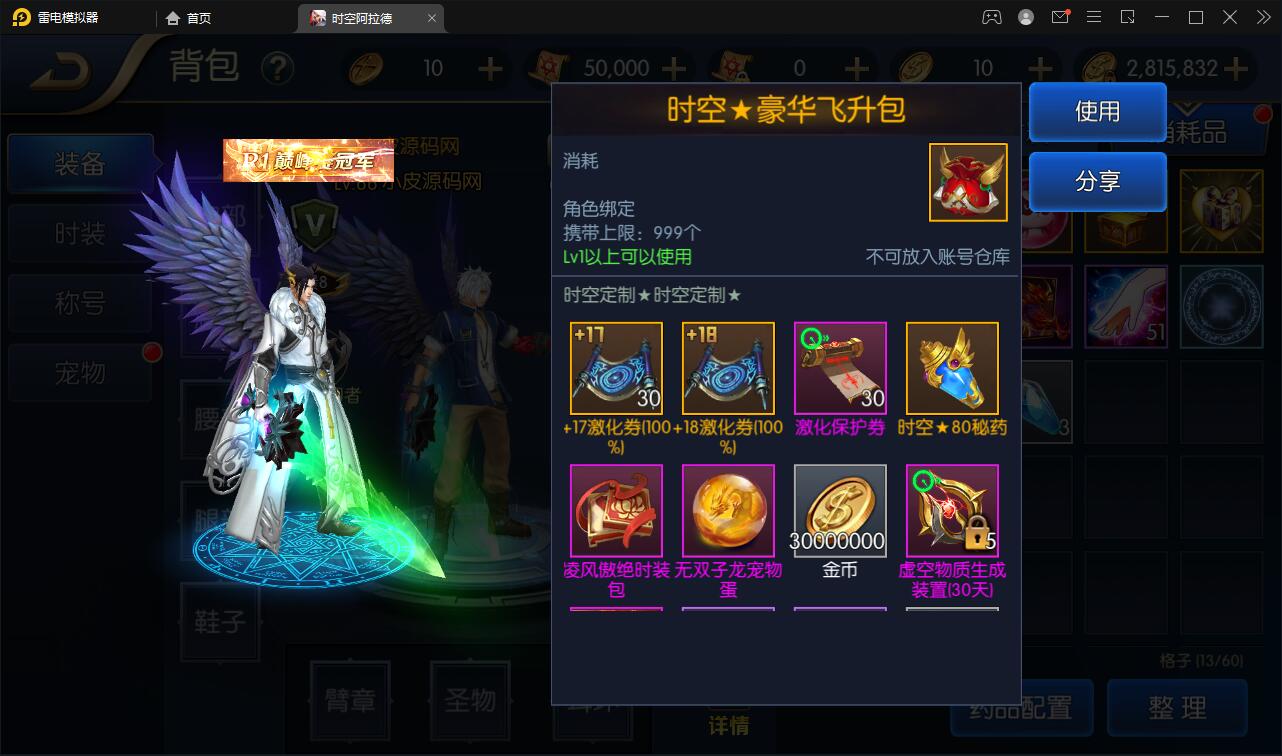Add gold using the plus beside 50,000
Screen dimensions: 1282x756
pos(676,67)
